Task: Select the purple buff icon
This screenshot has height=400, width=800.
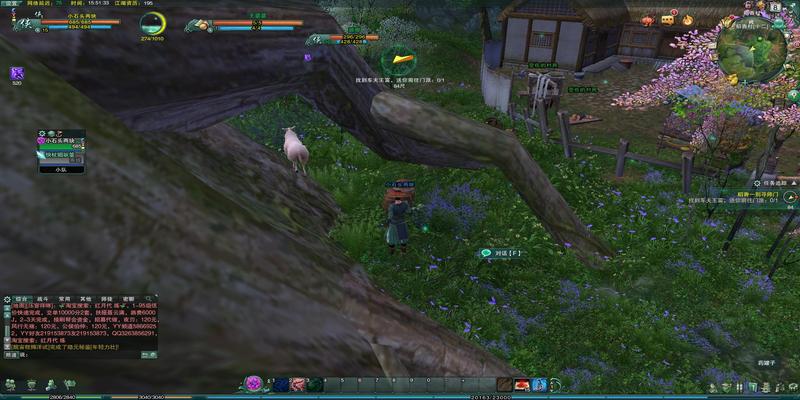Action: pos(16,73)
